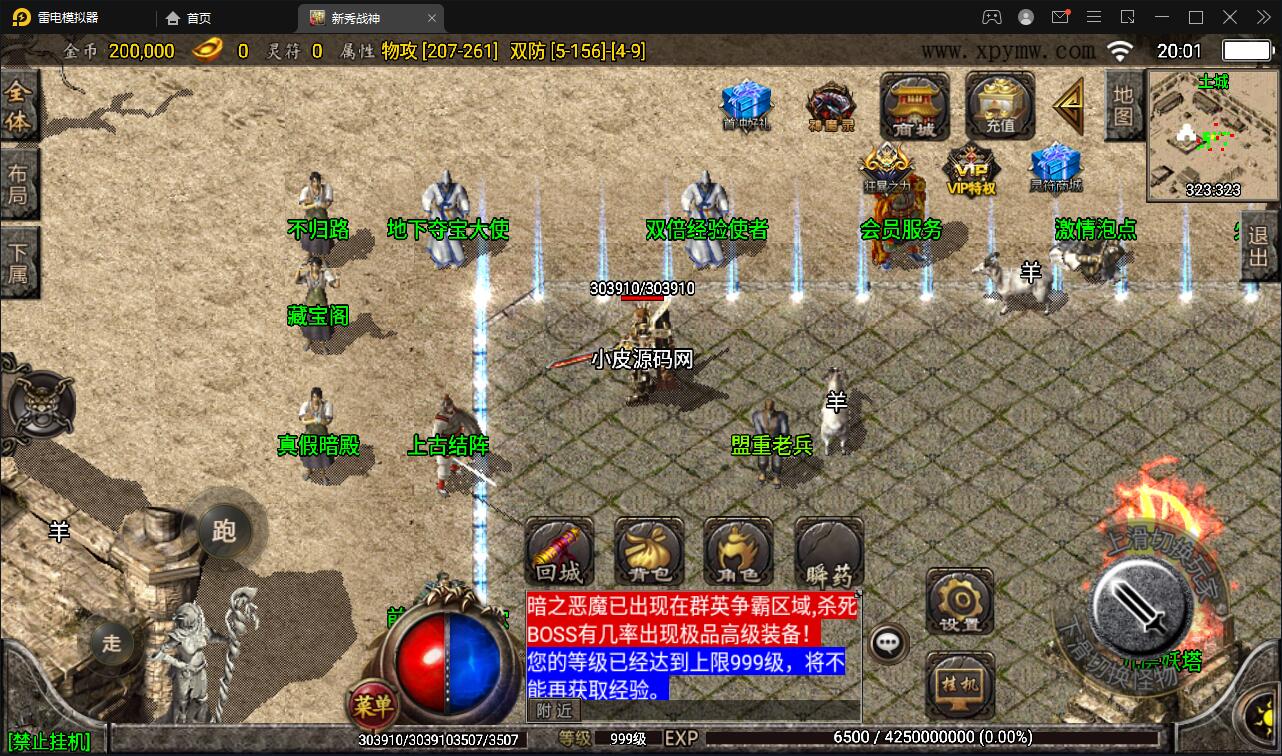Toggle 跑 run movement mode
Viewport: 1282px width, 756px height.
pyautogui.click(x=224, y=533)
